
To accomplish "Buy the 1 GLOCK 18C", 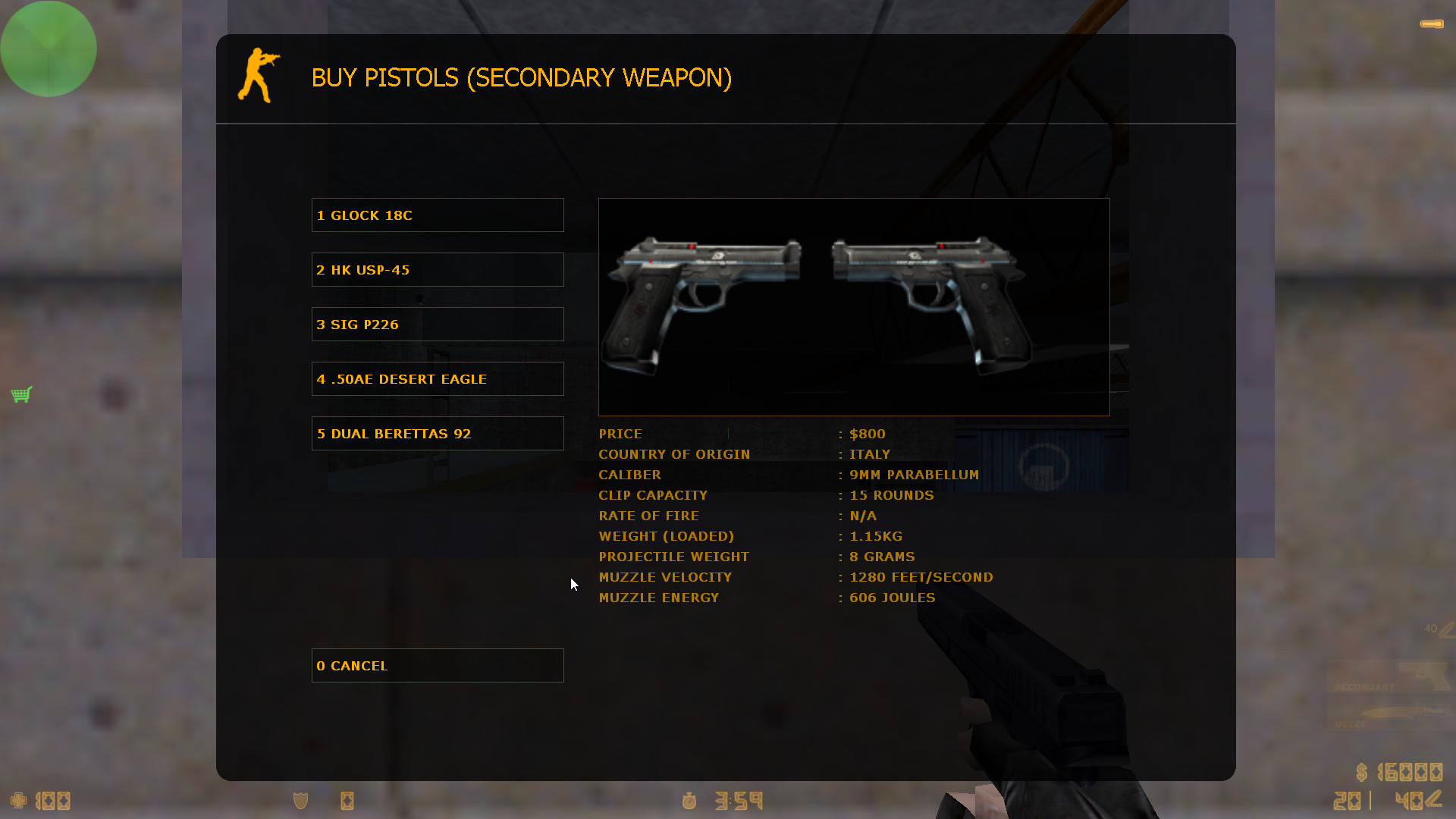I will (x=438, y=215).
